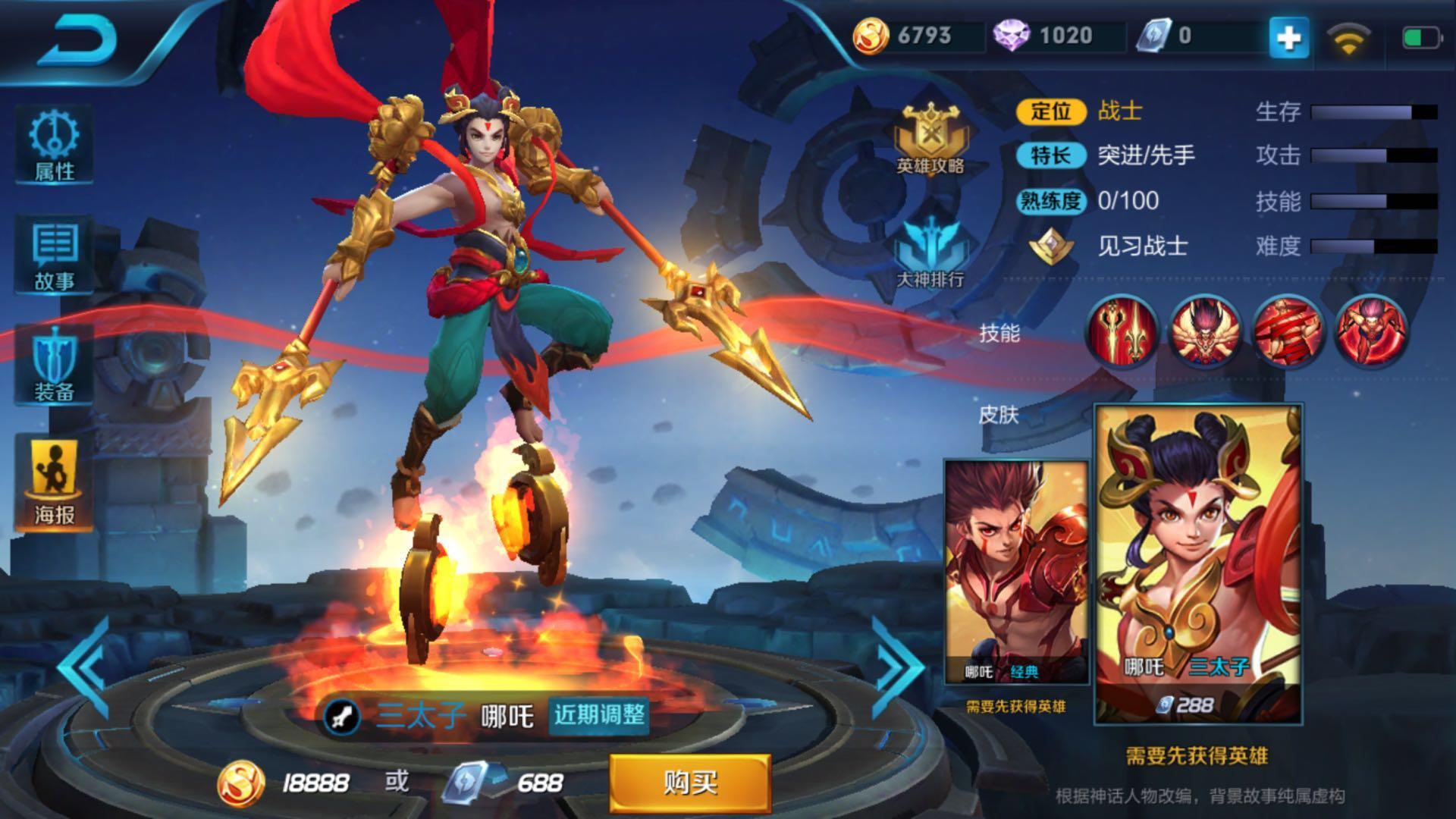Open 大神排行 top player ranking
This screenshot has height=819, width=1456.
(x=930, y=252)
